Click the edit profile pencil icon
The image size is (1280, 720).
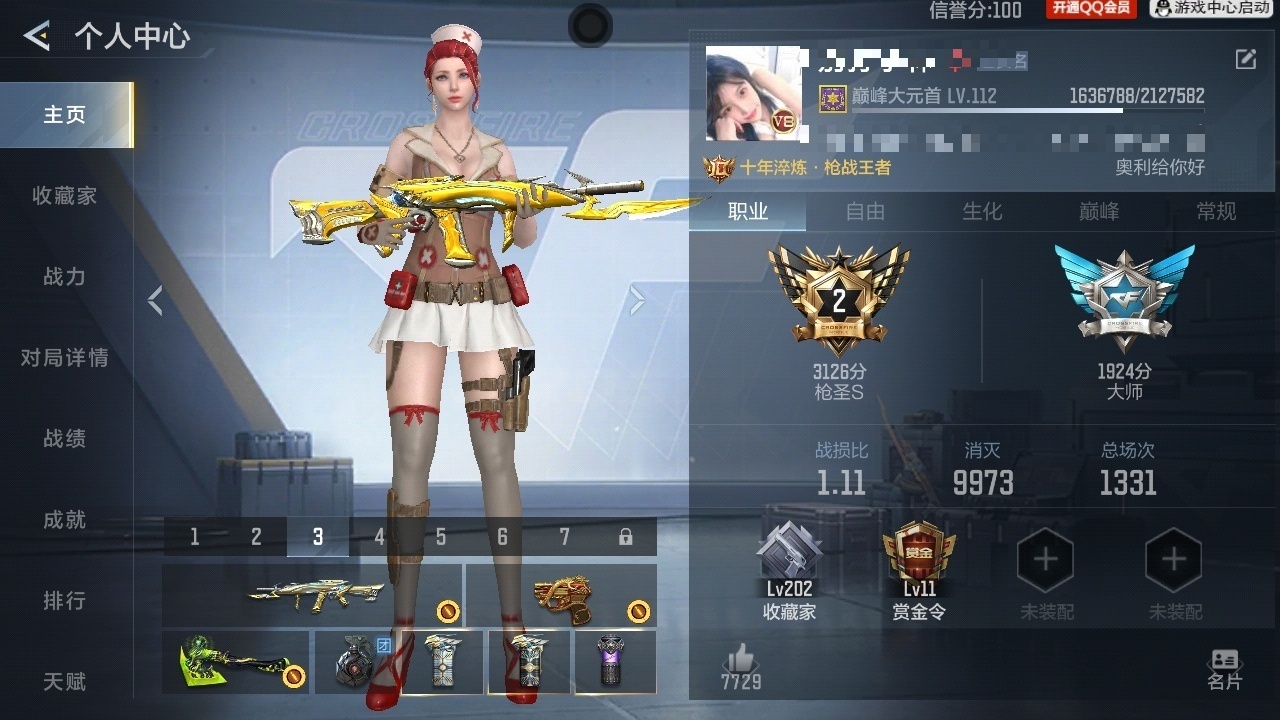tap(1245, 59)
